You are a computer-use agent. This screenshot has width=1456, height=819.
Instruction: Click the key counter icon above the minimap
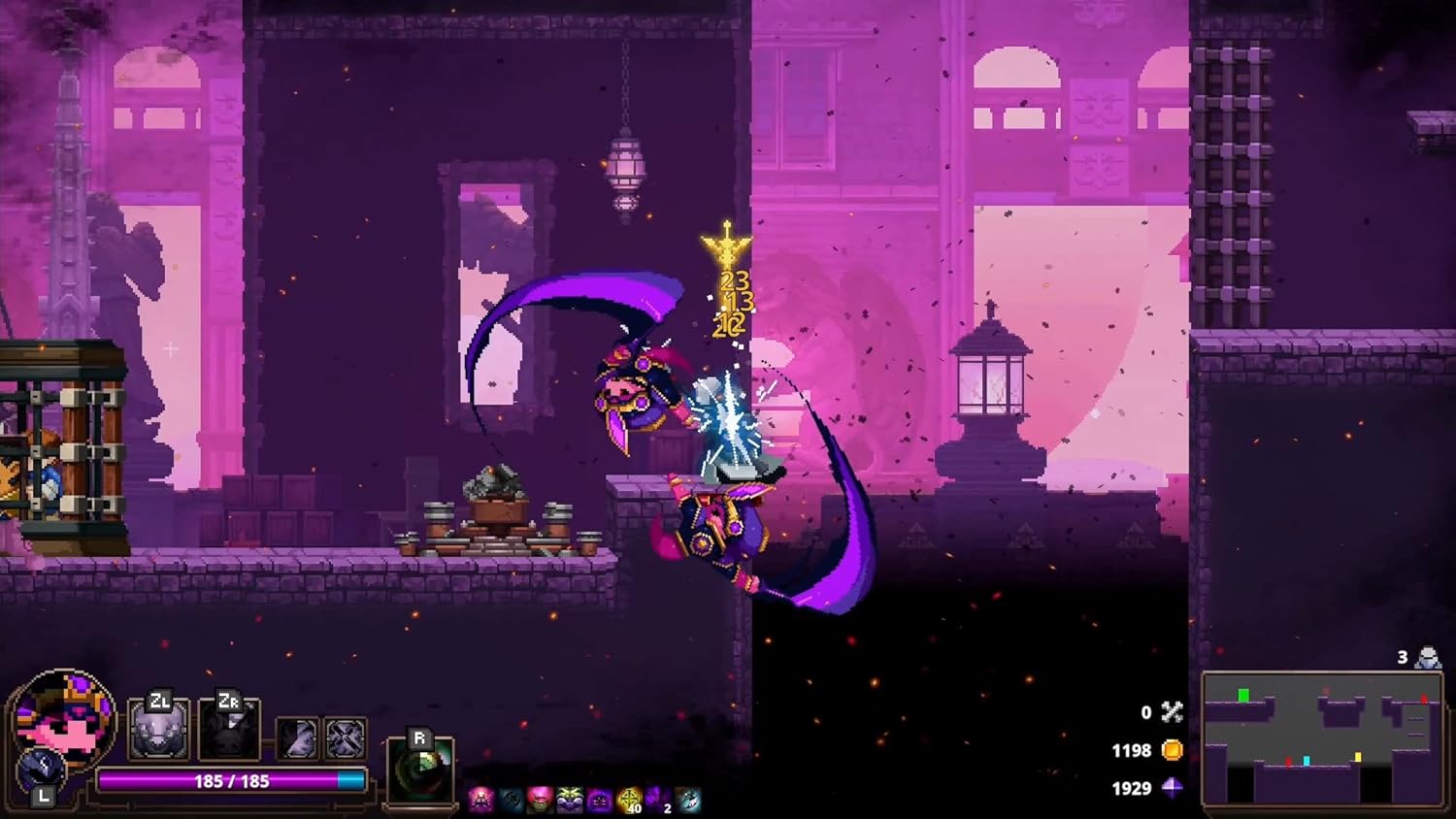pos(1428,657)
